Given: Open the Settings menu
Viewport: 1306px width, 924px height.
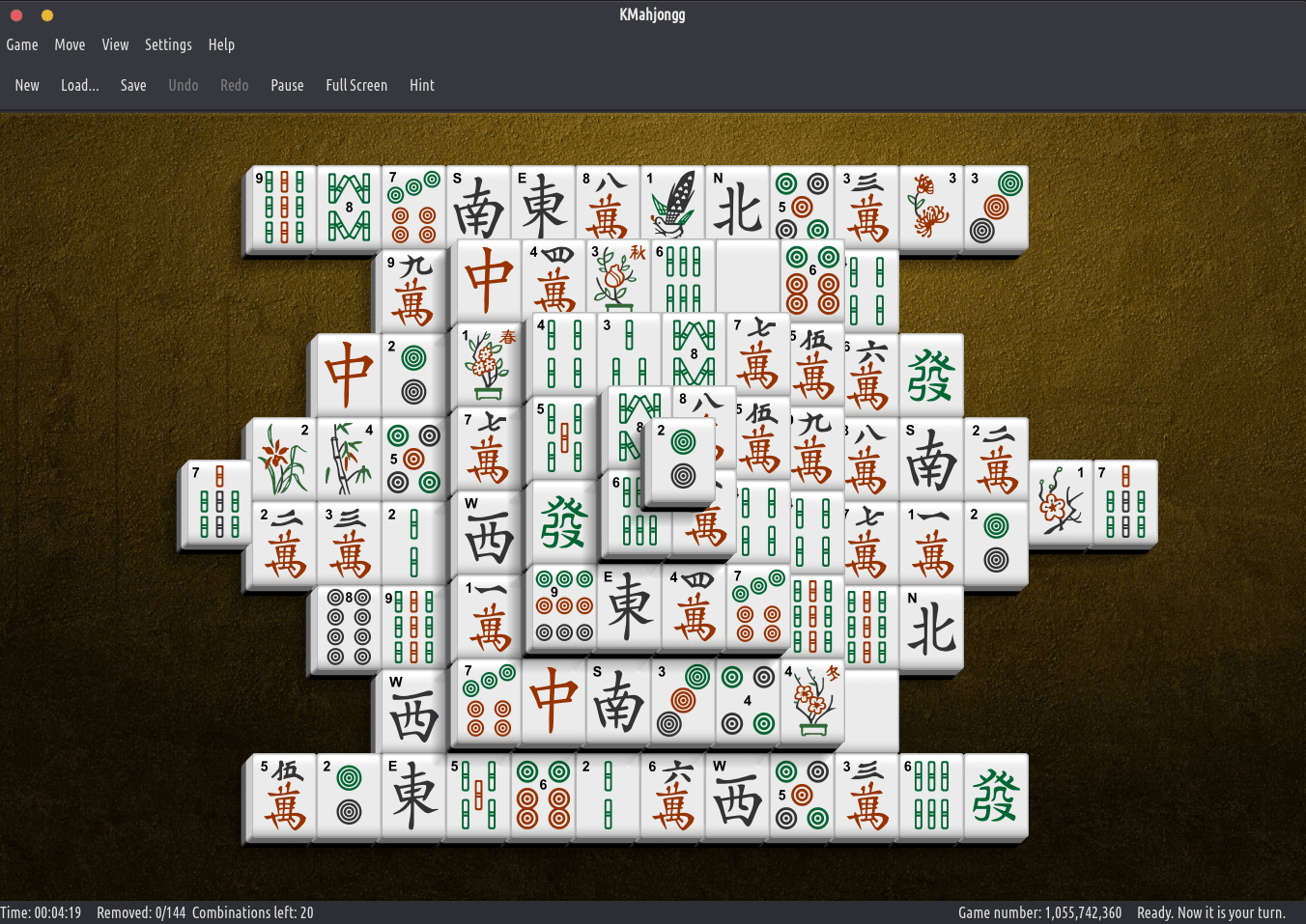Looking at the screenshot, I should coord(168,44).
